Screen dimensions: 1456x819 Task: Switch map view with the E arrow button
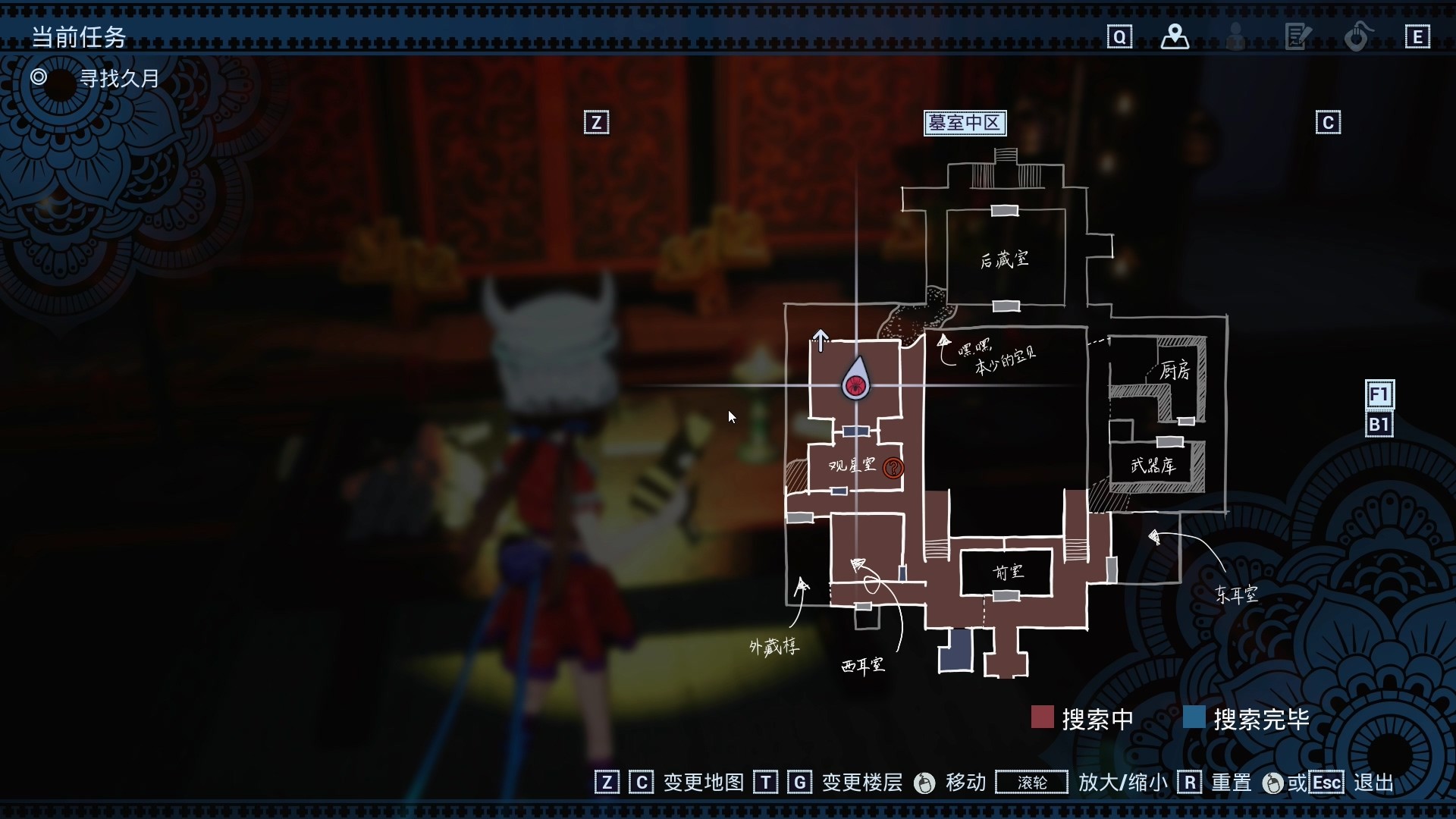tap(1417, 36)
